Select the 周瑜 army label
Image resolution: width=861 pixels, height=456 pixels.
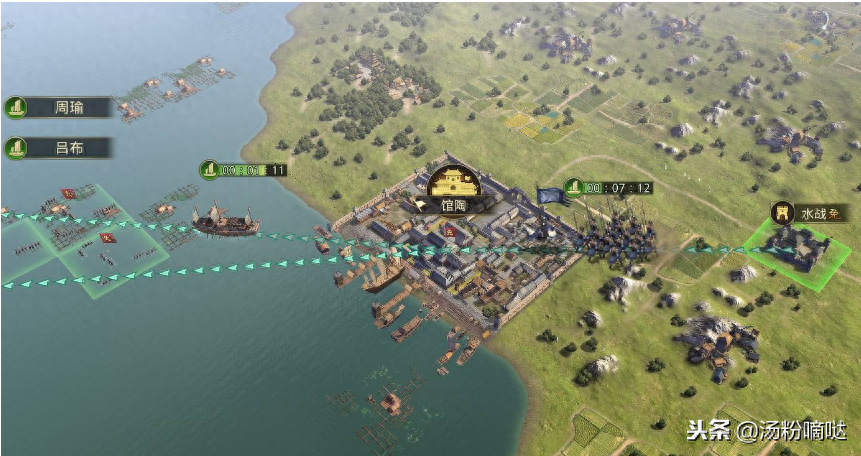60,107
